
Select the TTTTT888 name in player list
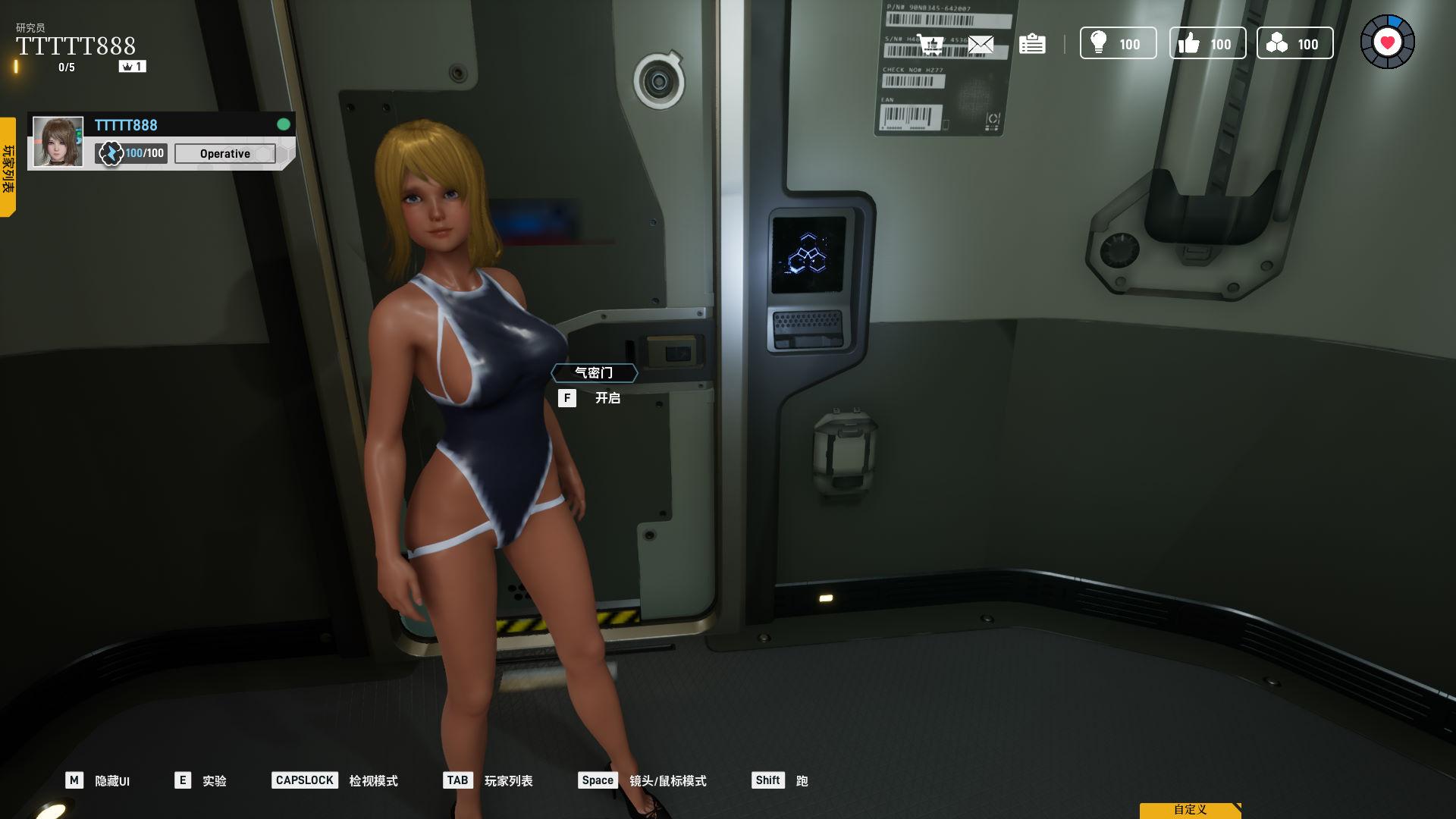click(126, 125)
